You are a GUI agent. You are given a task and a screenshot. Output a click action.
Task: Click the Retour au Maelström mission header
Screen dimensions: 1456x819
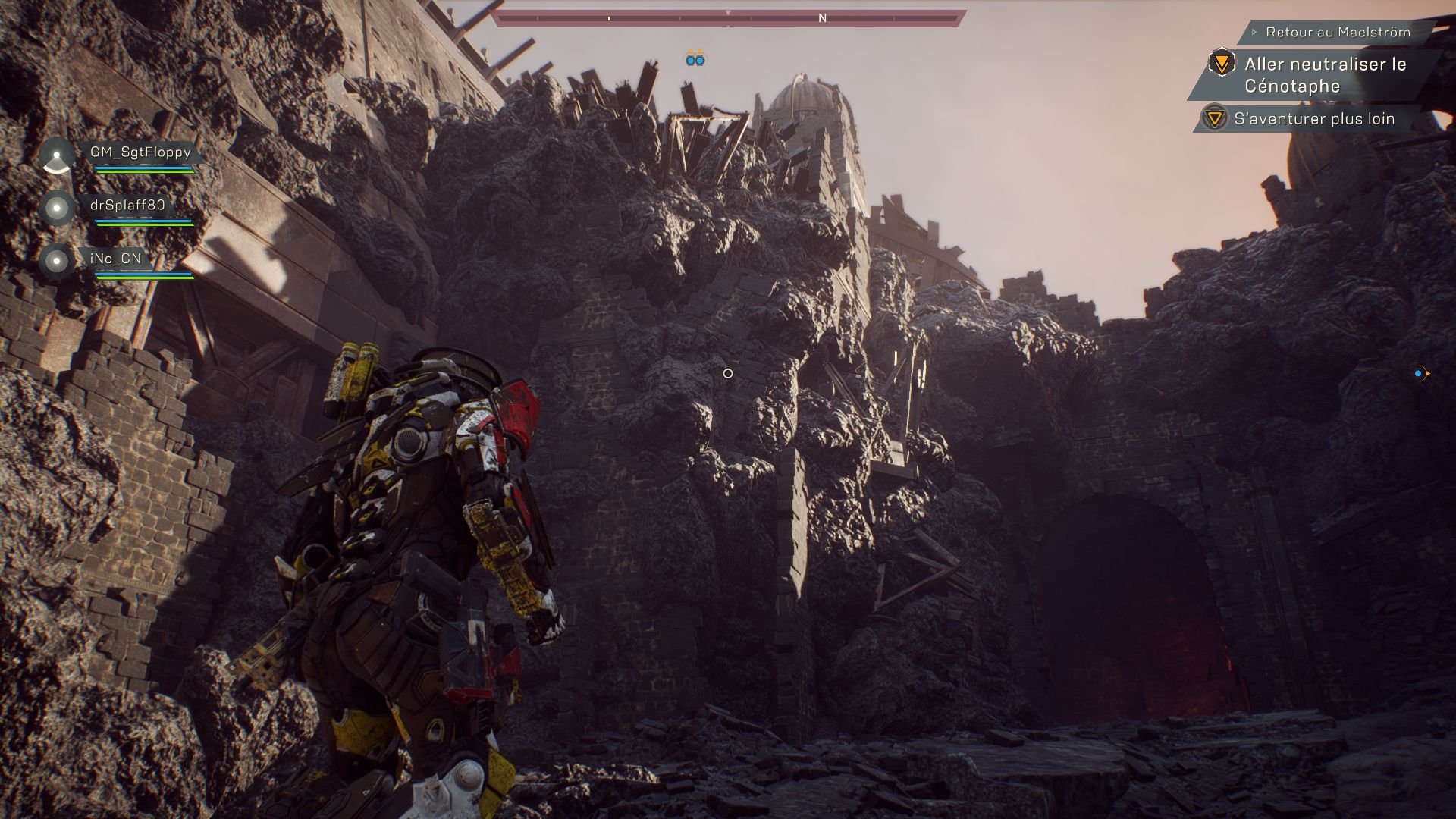coord(1338,33)
